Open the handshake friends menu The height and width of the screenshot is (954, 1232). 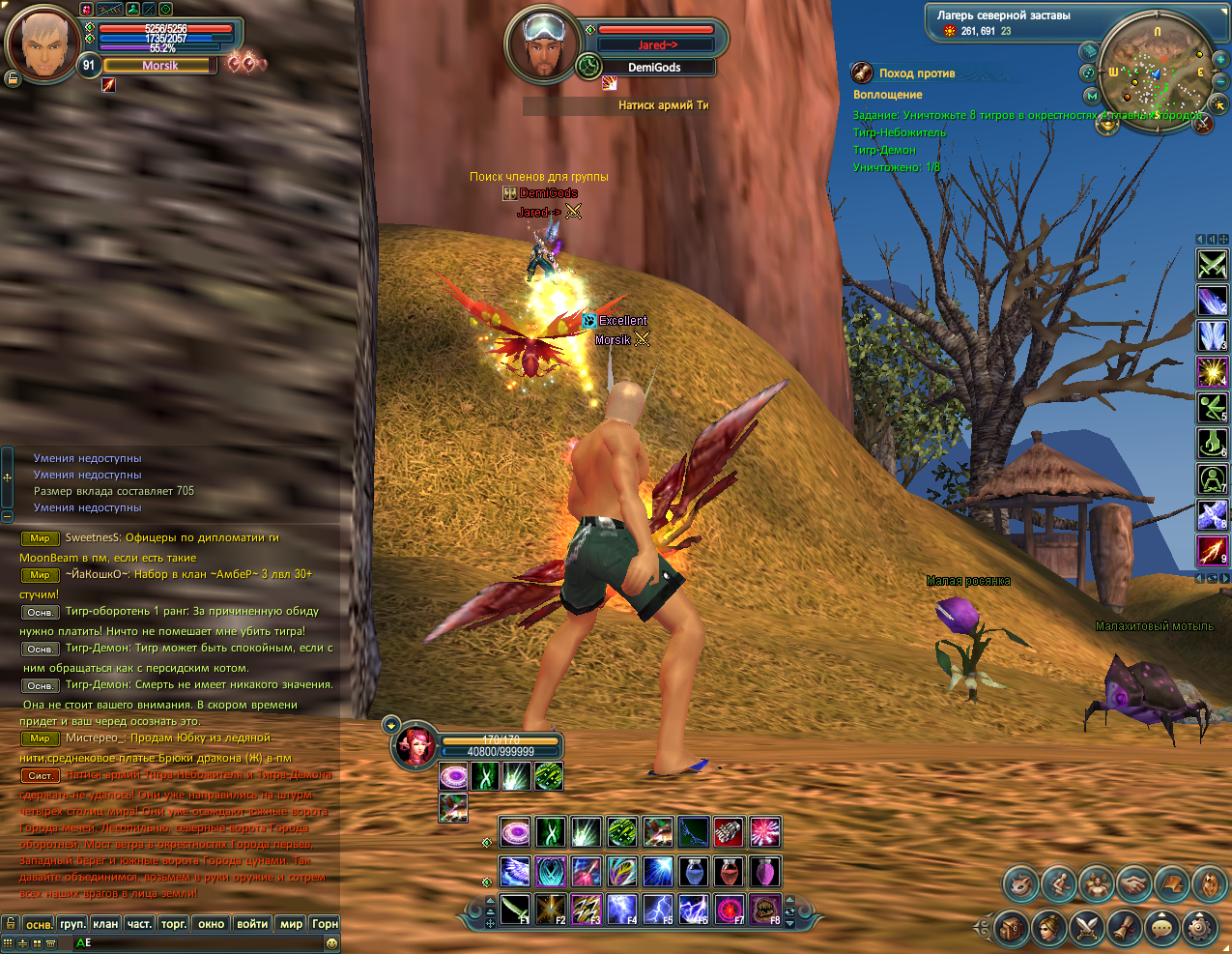pos(1133,883)
